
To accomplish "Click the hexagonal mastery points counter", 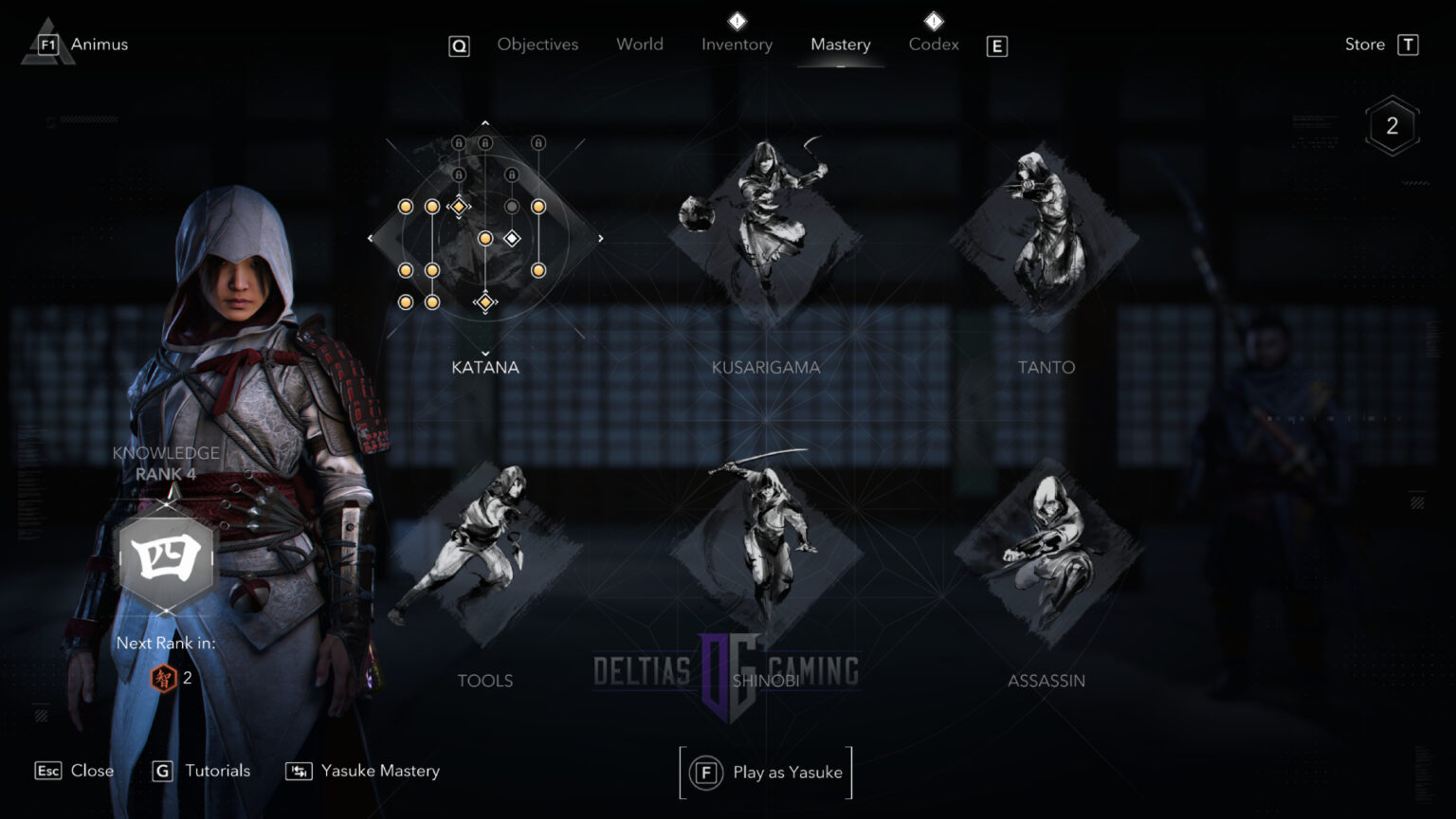I will pyautogui.click(x=1391, y=124).
